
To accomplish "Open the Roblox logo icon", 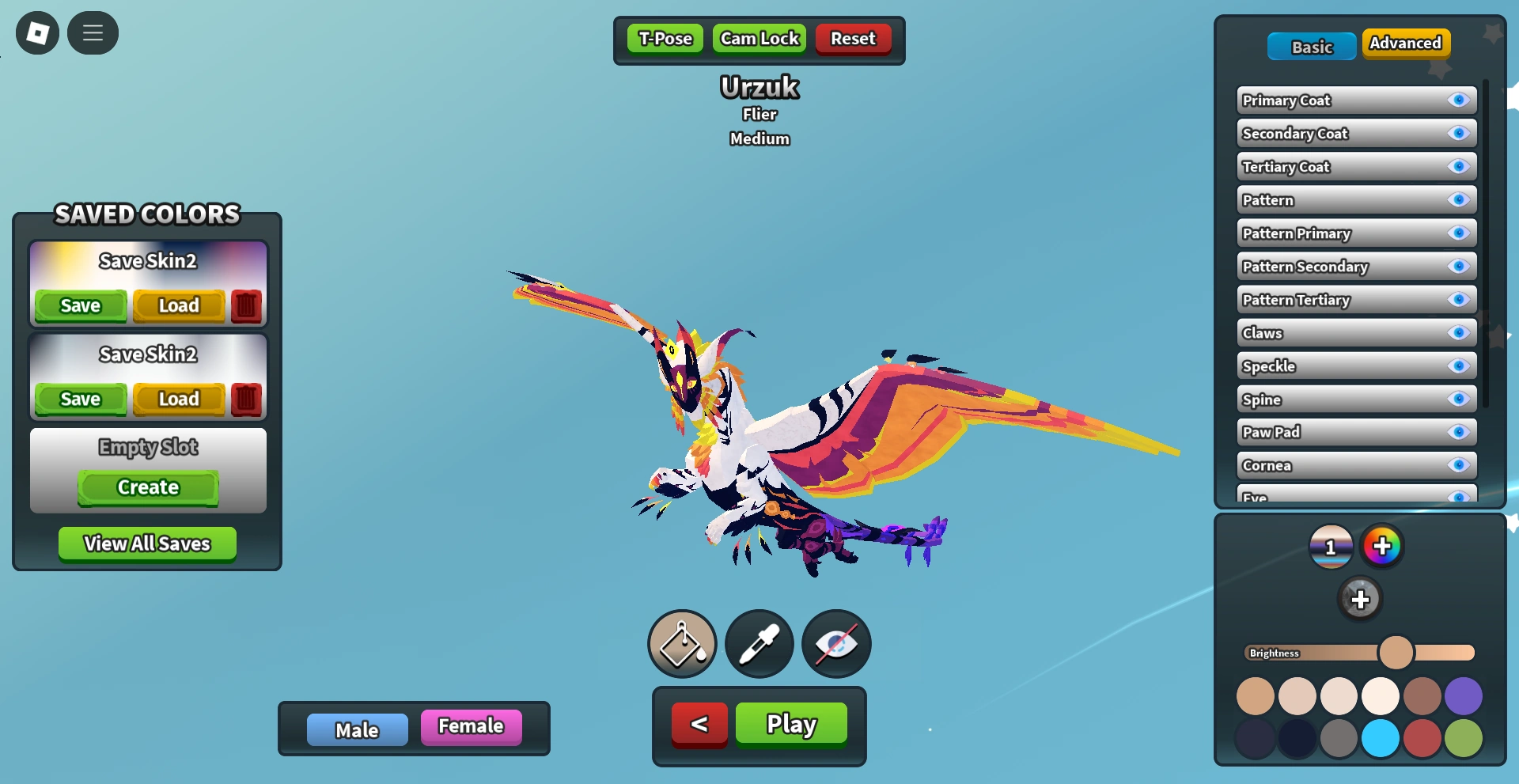I will pyautogui.click(x=36, y=32).
